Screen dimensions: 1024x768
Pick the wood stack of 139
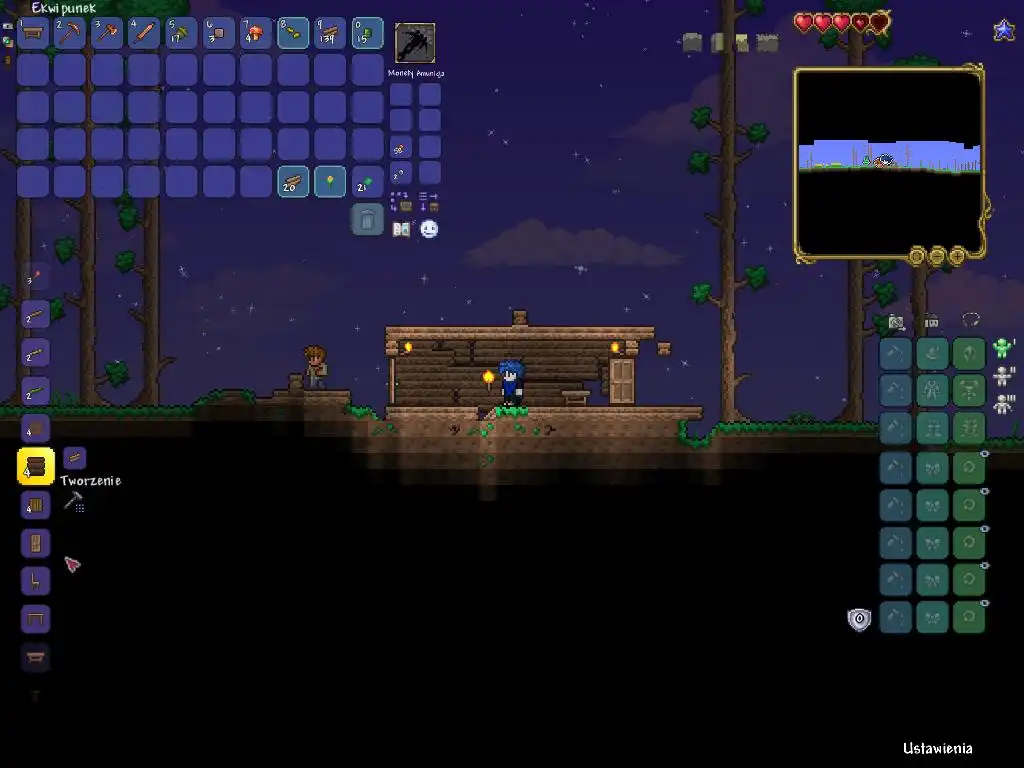330,33
